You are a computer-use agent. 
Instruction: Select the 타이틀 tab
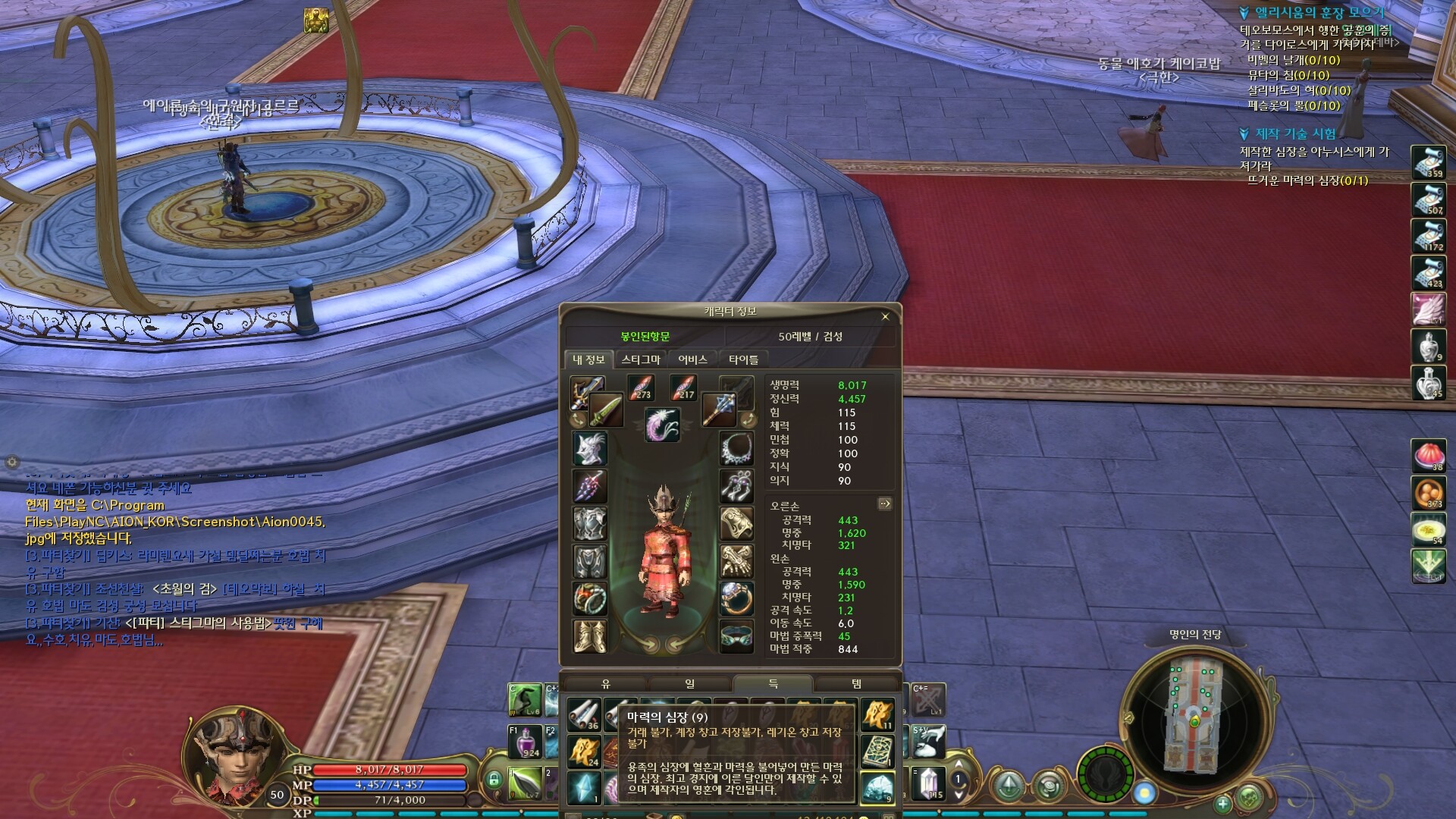point(743,359)
